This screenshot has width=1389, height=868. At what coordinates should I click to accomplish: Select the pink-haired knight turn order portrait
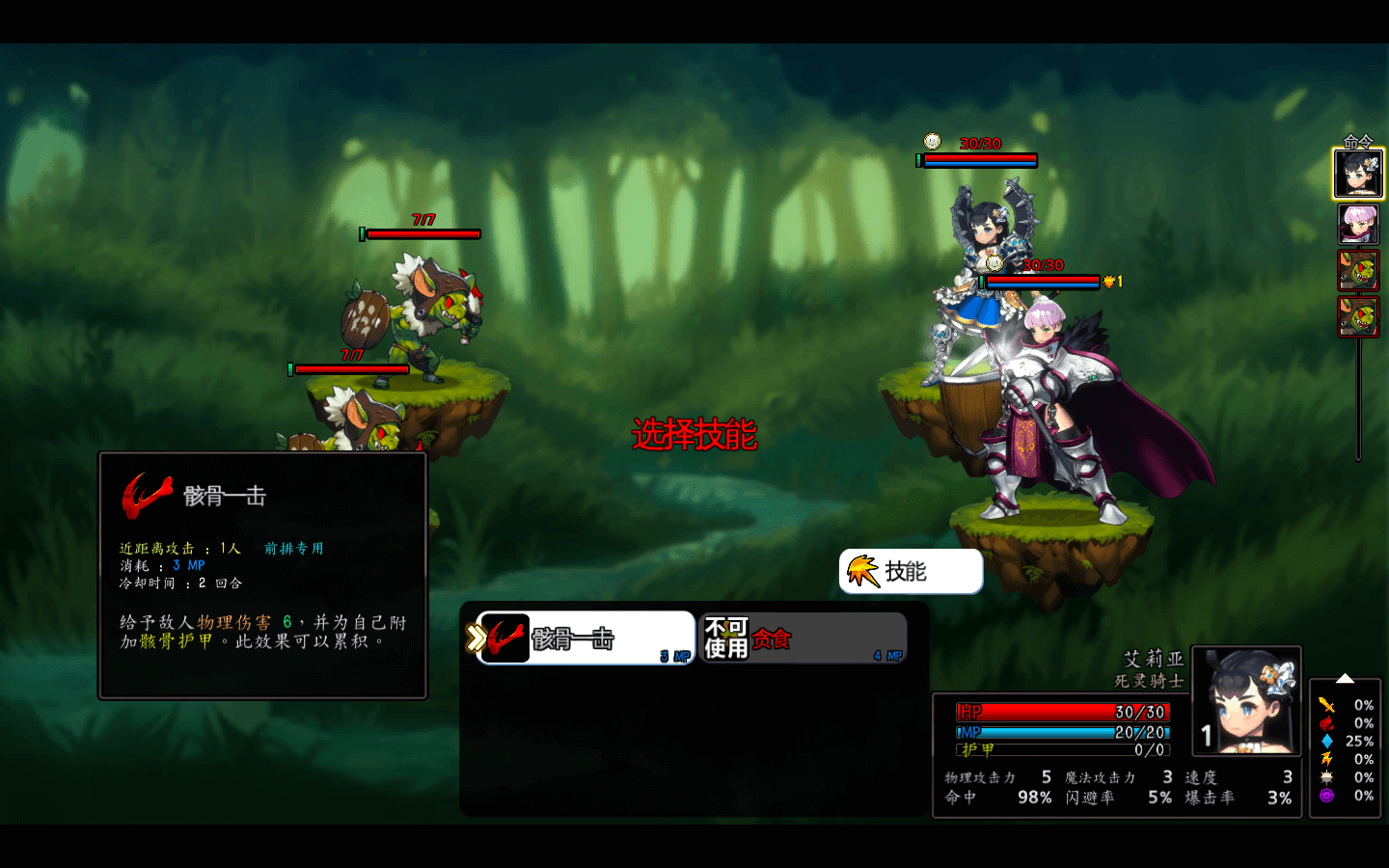click(1358, 224)
